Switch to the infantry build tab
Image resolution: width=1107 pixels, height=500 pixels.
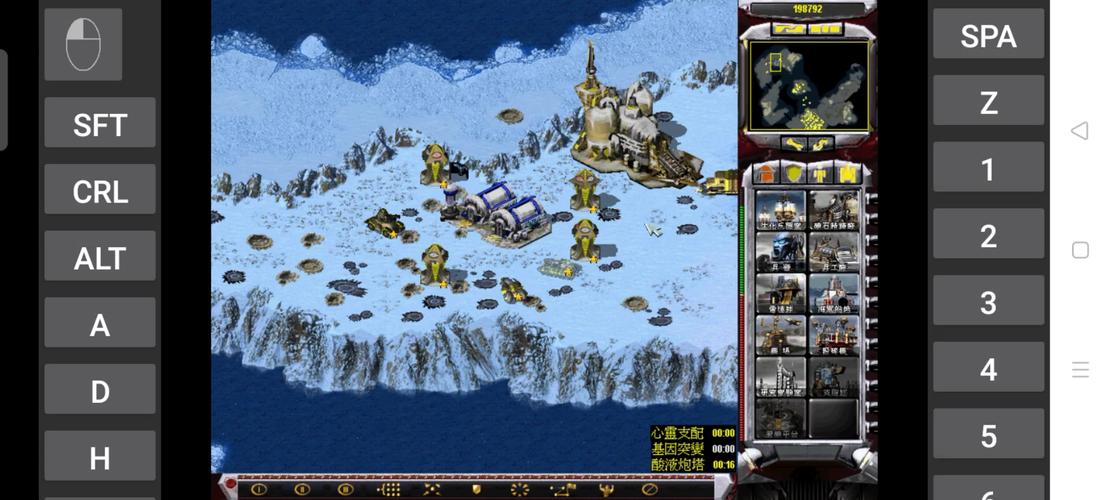click(x=821, y=174)
